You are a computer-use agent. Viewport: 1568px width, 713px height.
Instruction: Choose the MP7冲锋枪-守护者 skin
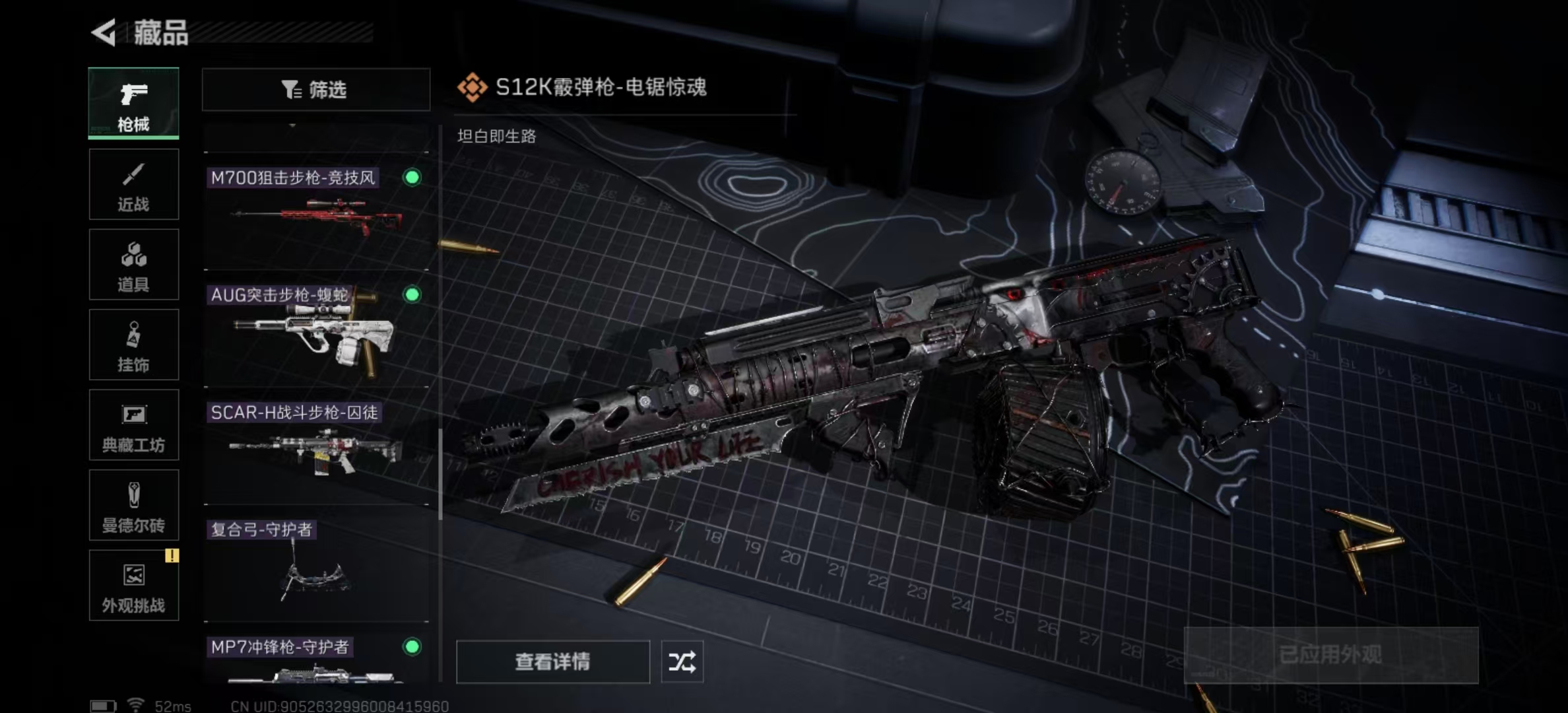315,660
